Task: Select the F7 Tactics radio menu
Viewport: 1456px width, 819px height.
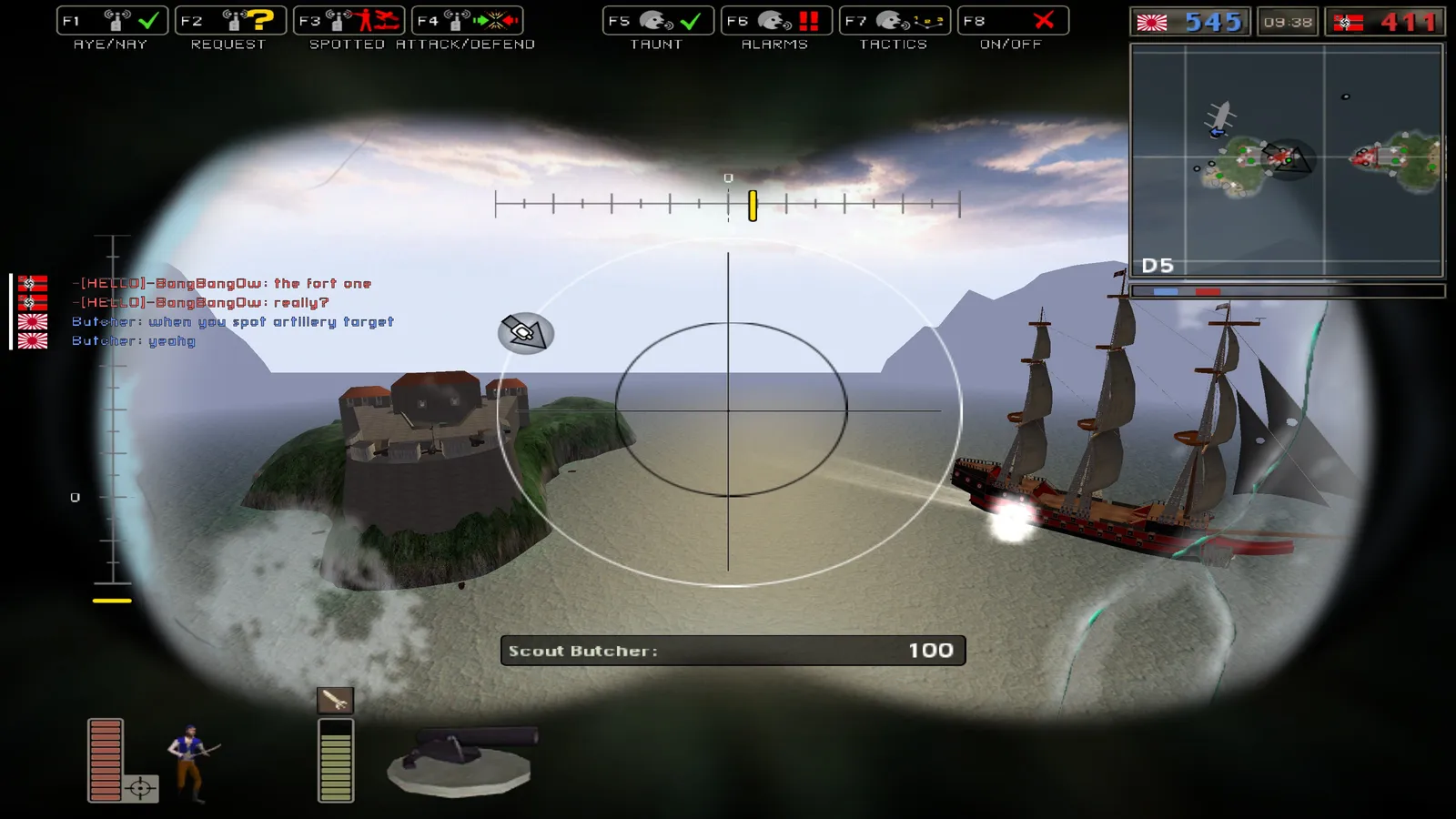Action: coord(895,21)
